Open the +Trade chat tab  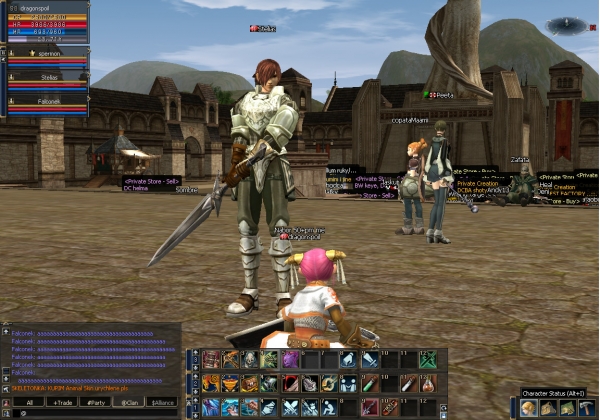pyautogui.click(x=63, y=402)
